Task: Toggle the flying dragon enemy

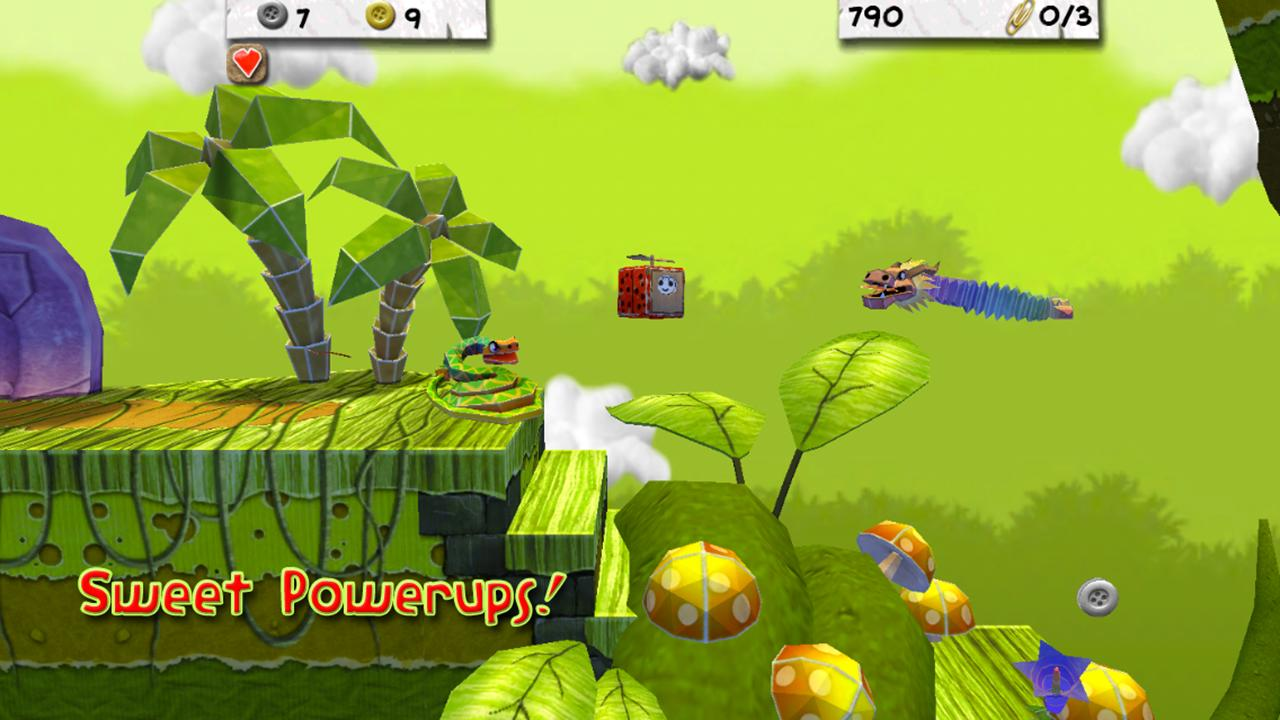Action: coord(950,290)
